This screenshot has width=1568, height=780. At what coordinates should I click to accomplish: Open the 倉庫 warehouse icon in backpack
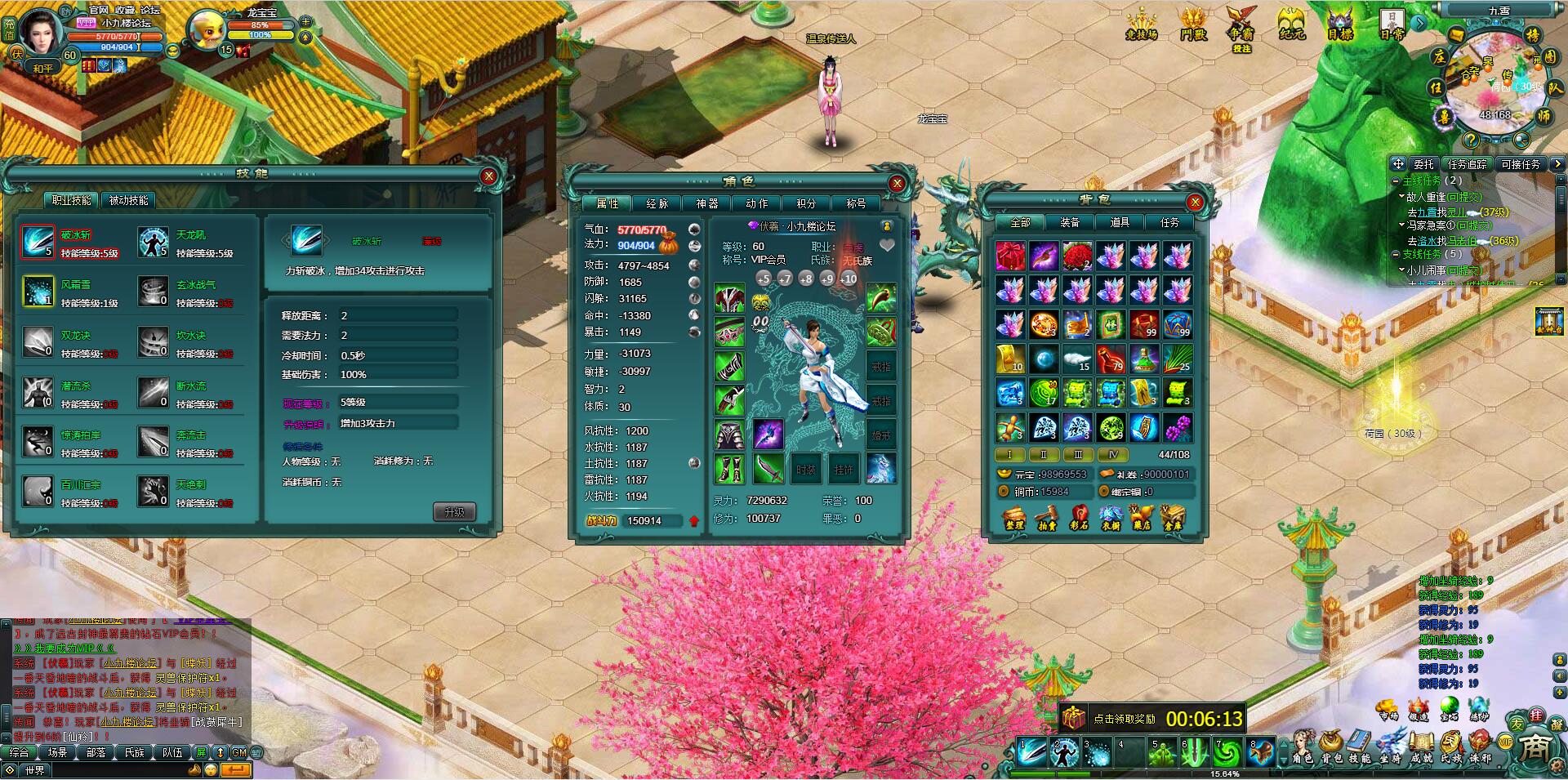[1173, 516]
